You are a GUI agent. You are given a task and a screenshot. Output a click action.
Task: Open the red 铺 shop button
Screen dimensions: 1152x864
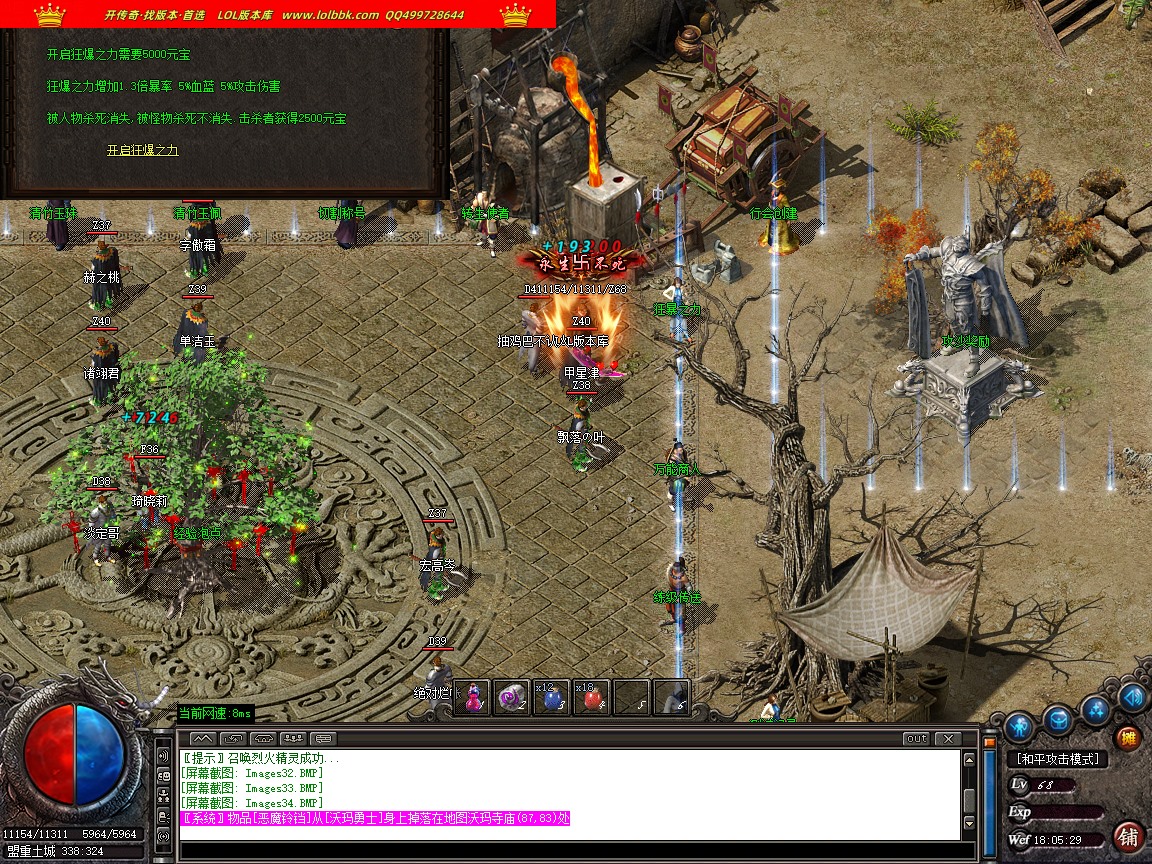coord(1129,836)
